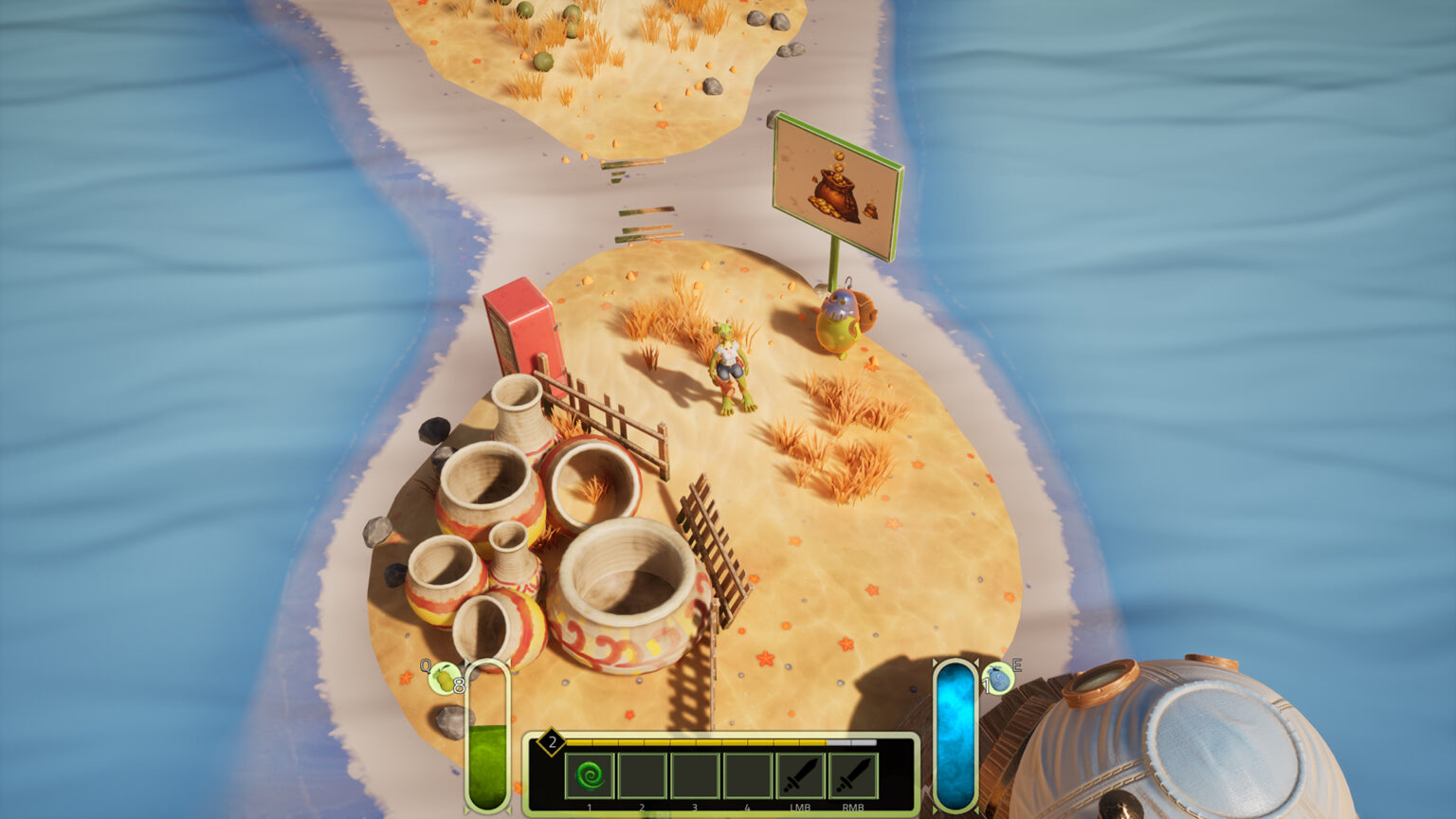Use the blue mana fruit consumable icon
Screen dimensions: 1456x819
(998, 679)
